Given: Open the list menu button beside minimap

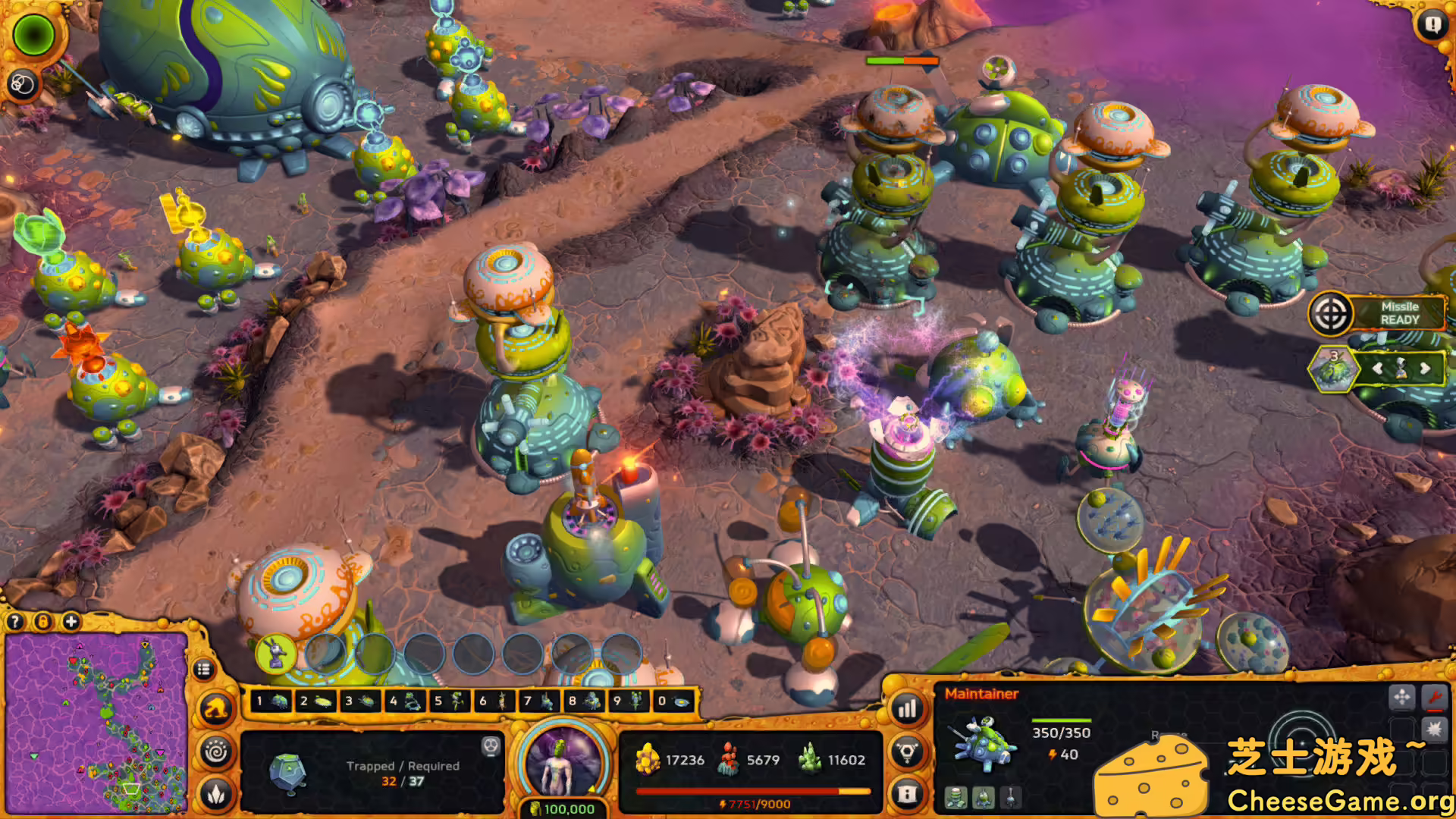Looking at the screenshot, I should pos(202,670).
